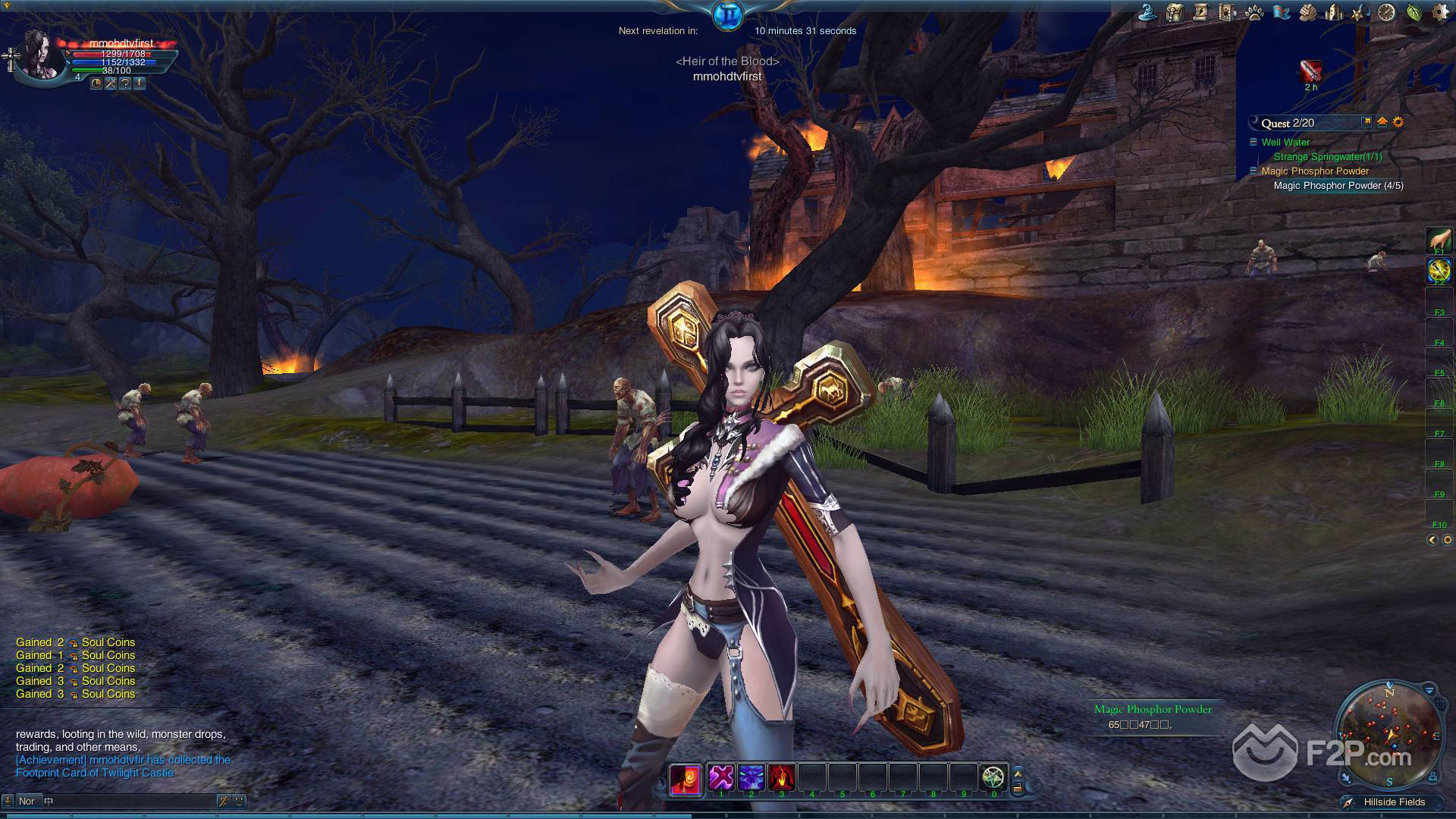Open the wizard hat menu icon
Screen dimensions: 1456x819
[1147, 12]
